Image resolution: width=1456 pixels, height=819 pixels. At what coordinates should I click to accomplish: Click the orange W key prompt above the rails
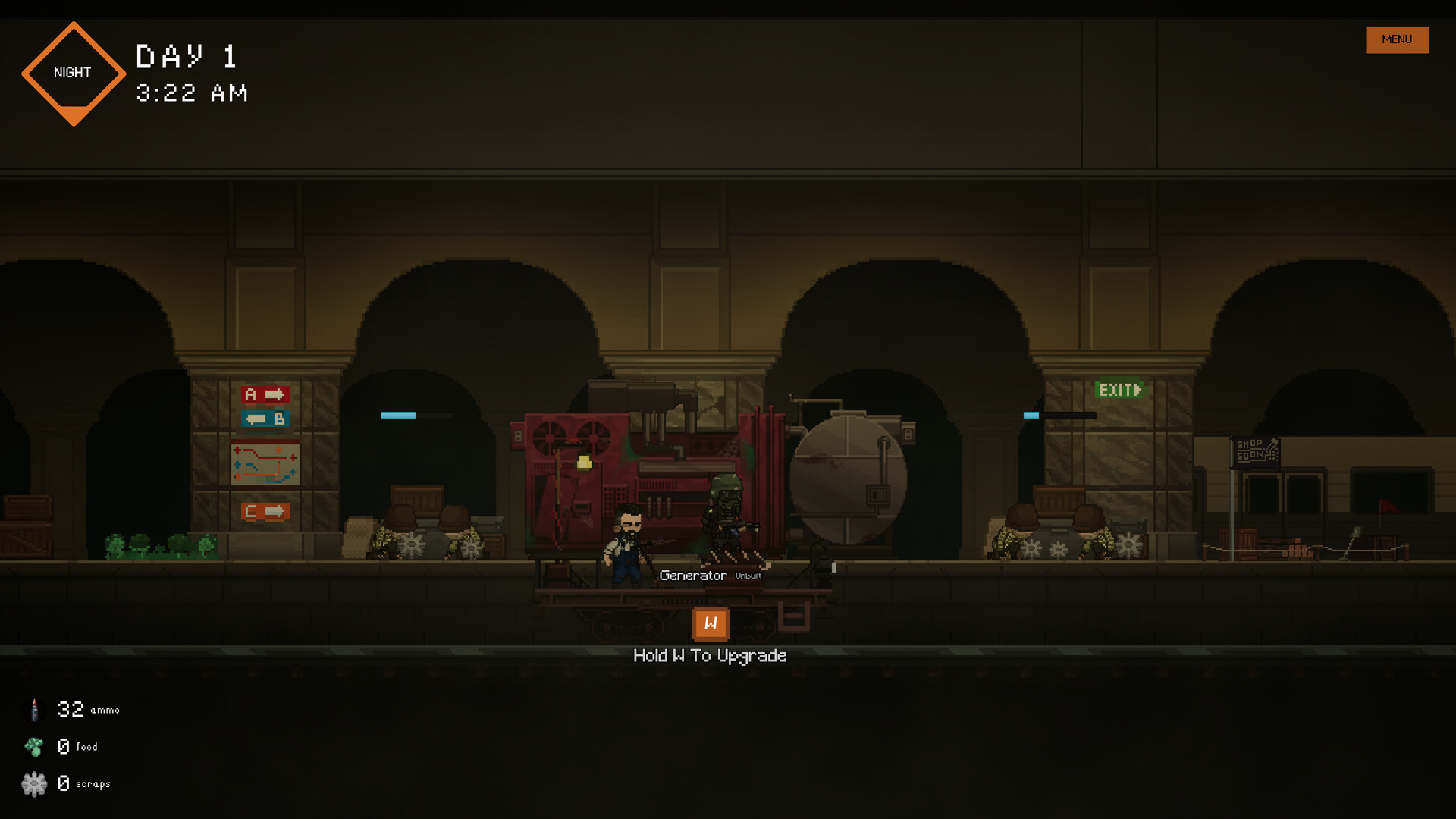click(711, 623)
